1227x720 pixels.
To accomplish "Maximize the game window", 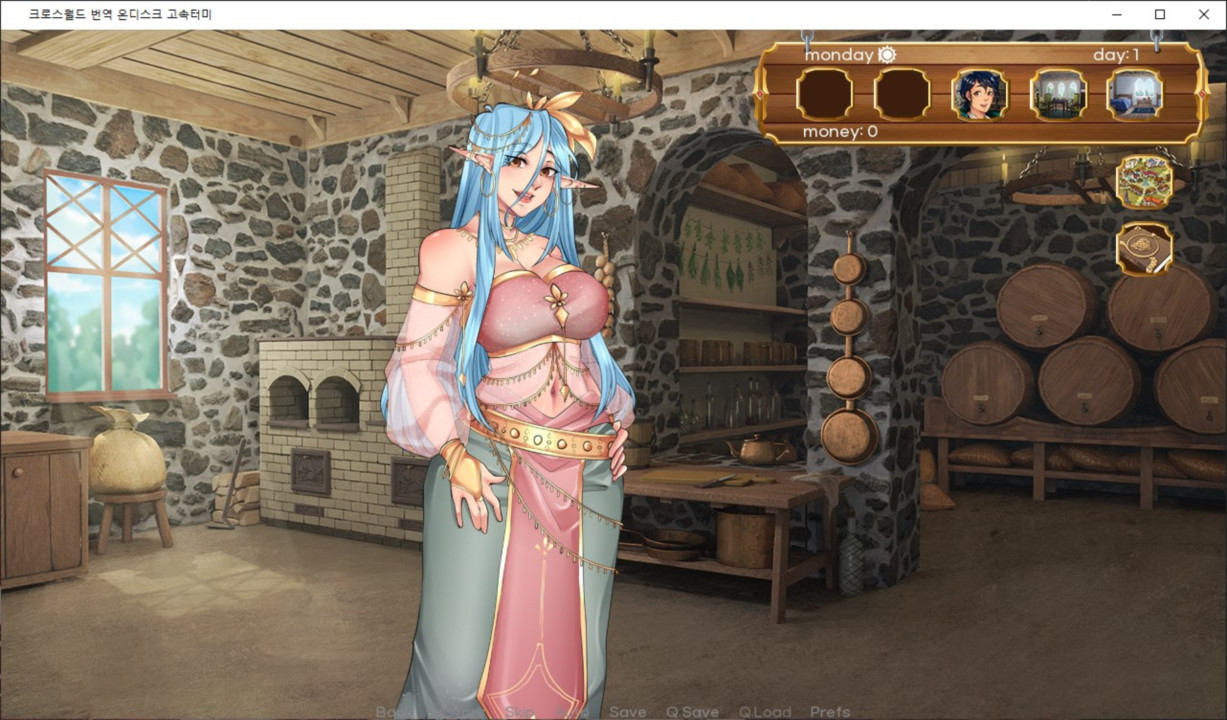I will coord(1160,15).
